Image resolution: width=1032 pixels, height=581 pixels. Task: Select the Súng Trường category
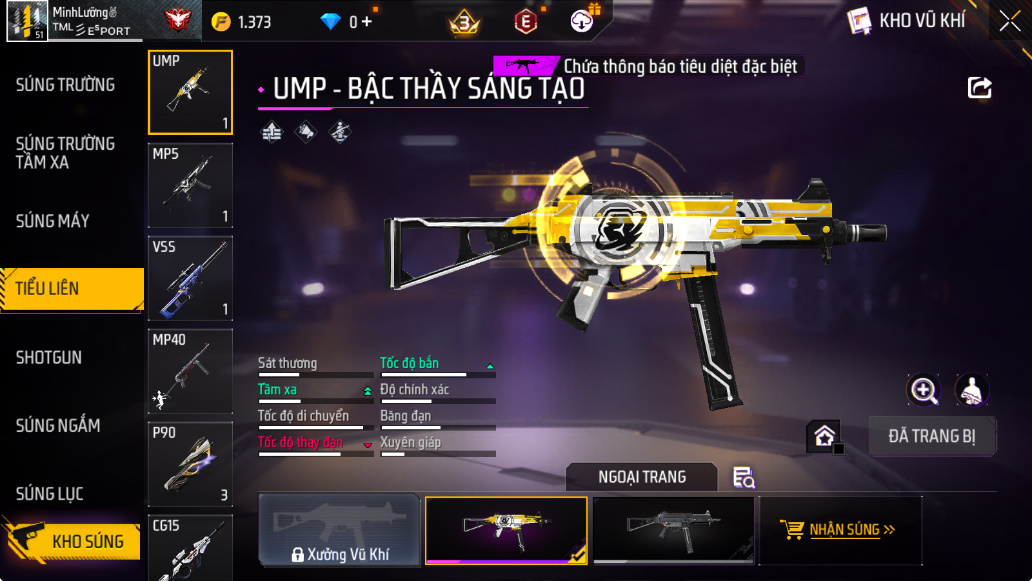coord(65,85)
